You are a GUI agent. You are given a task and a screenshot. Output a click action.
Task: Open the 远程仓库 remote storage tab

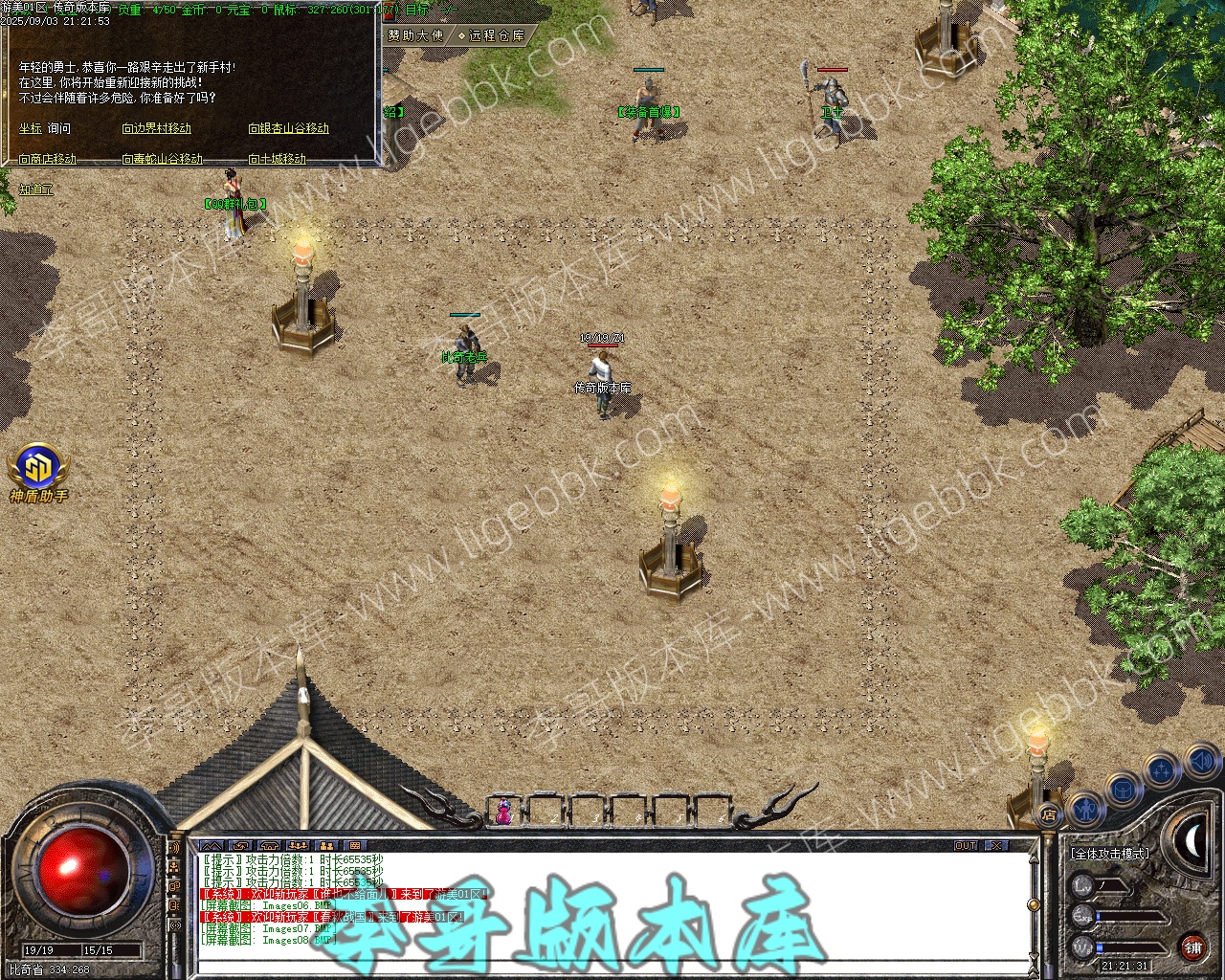[x=491, y=35]
